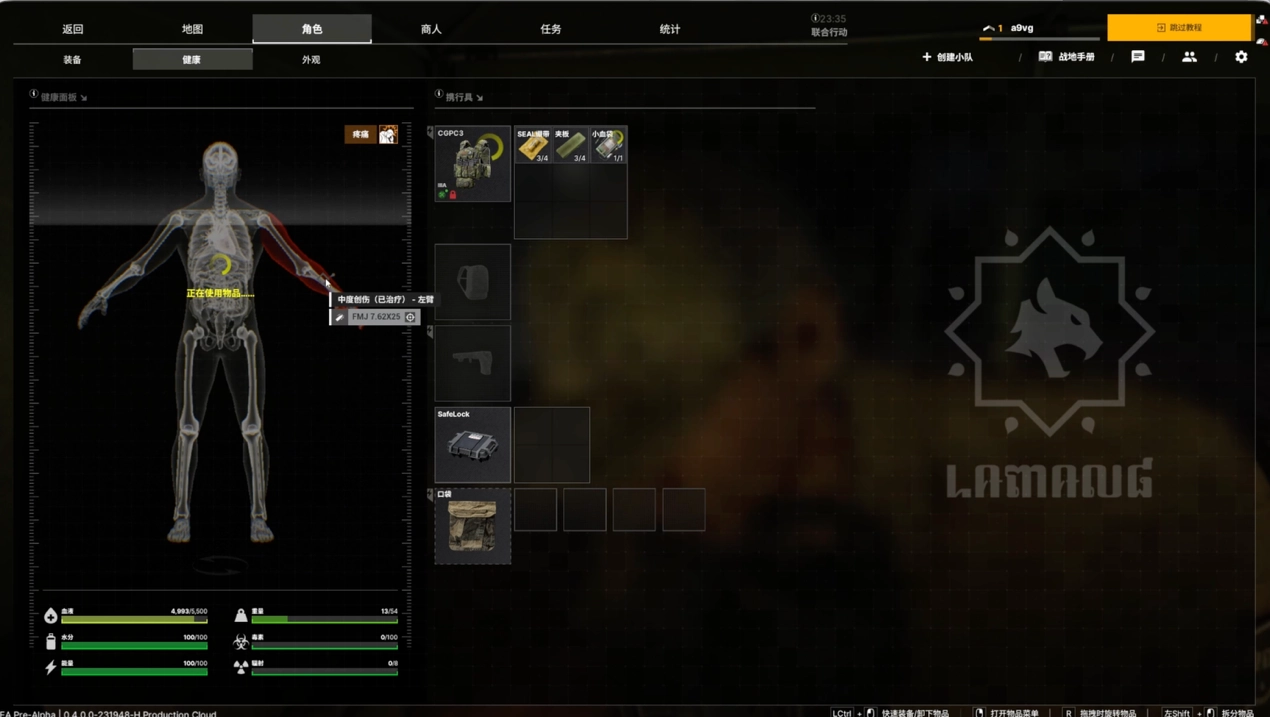1270x717 pixels.
Task: Select the 外观 (Appearance) sub-tab
Action: click(311, 60)
